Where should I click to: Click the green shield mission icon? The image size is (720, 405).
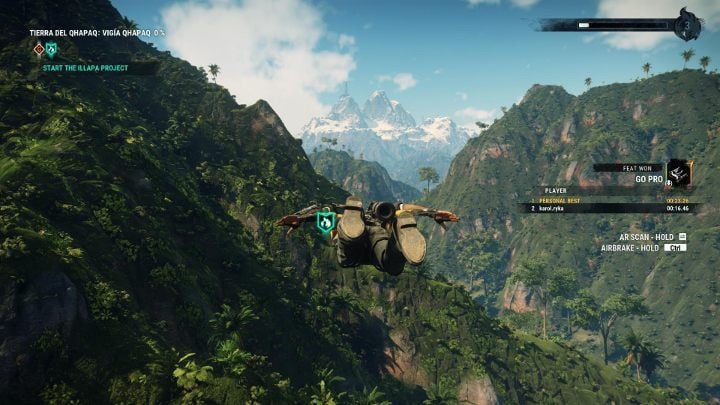52,49
